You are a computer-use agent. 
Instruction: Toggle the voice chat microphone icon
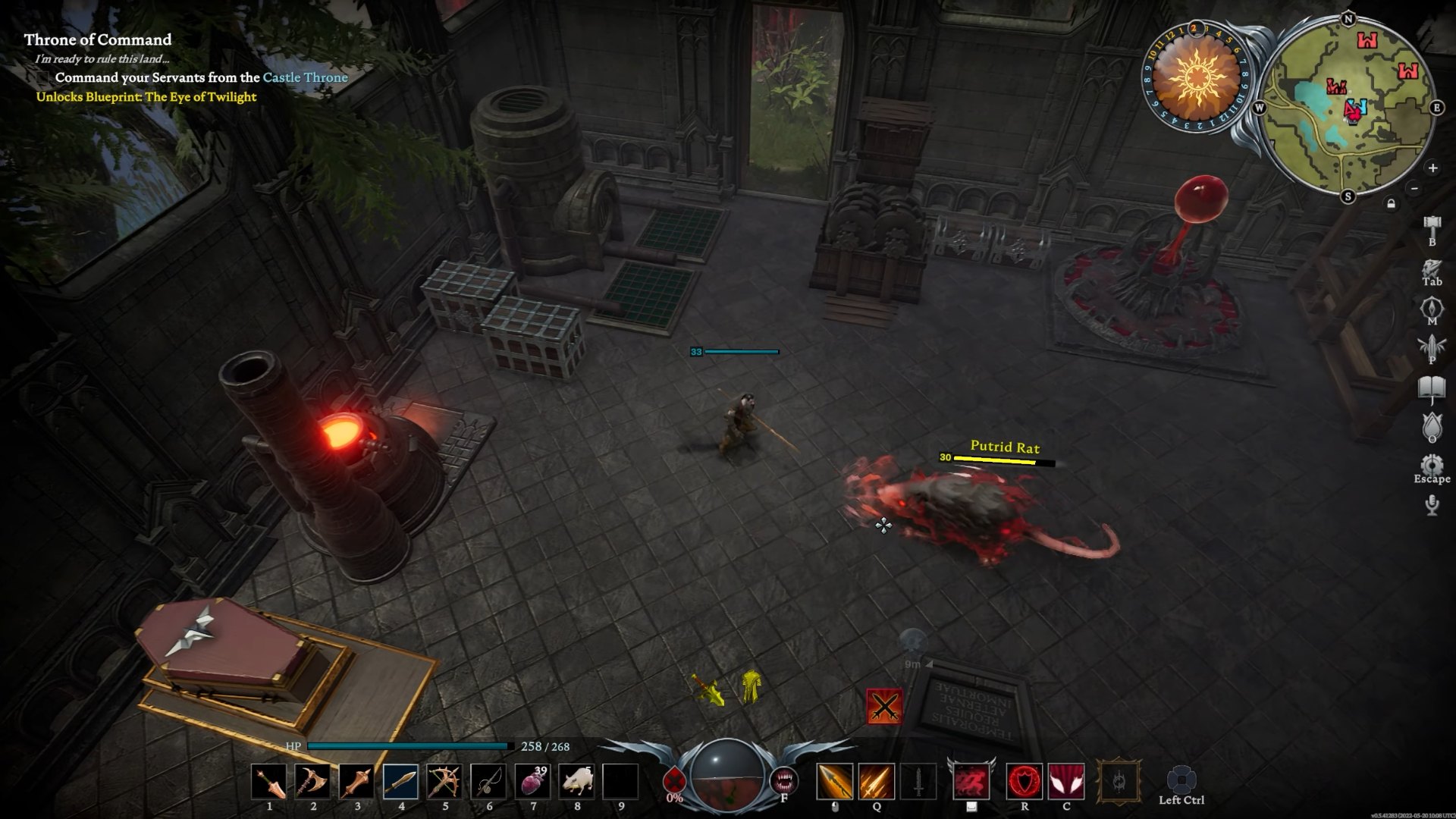tap(1431, 502)
